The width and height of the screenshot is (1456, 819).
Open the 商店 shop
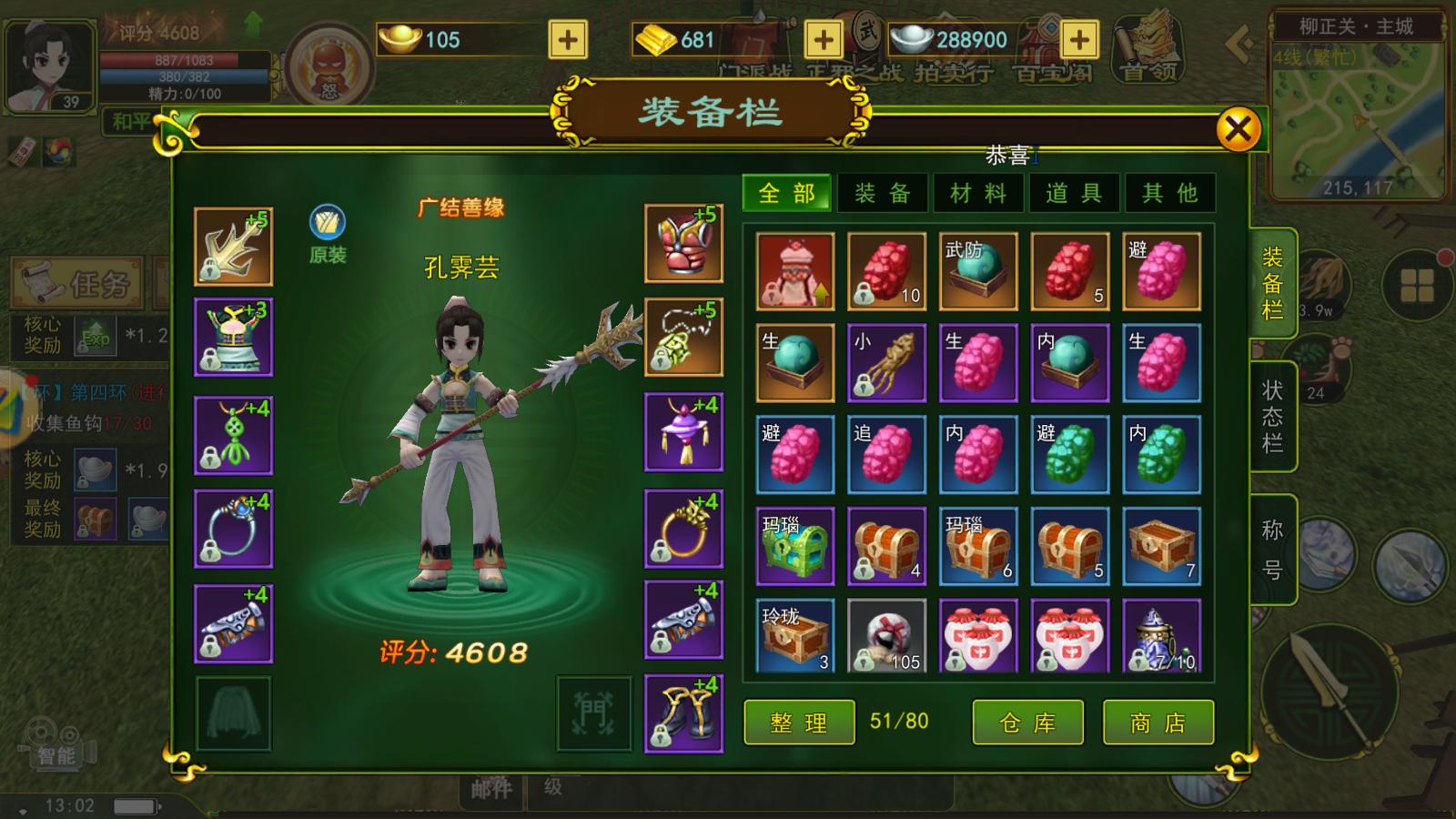click(1158, 723)
